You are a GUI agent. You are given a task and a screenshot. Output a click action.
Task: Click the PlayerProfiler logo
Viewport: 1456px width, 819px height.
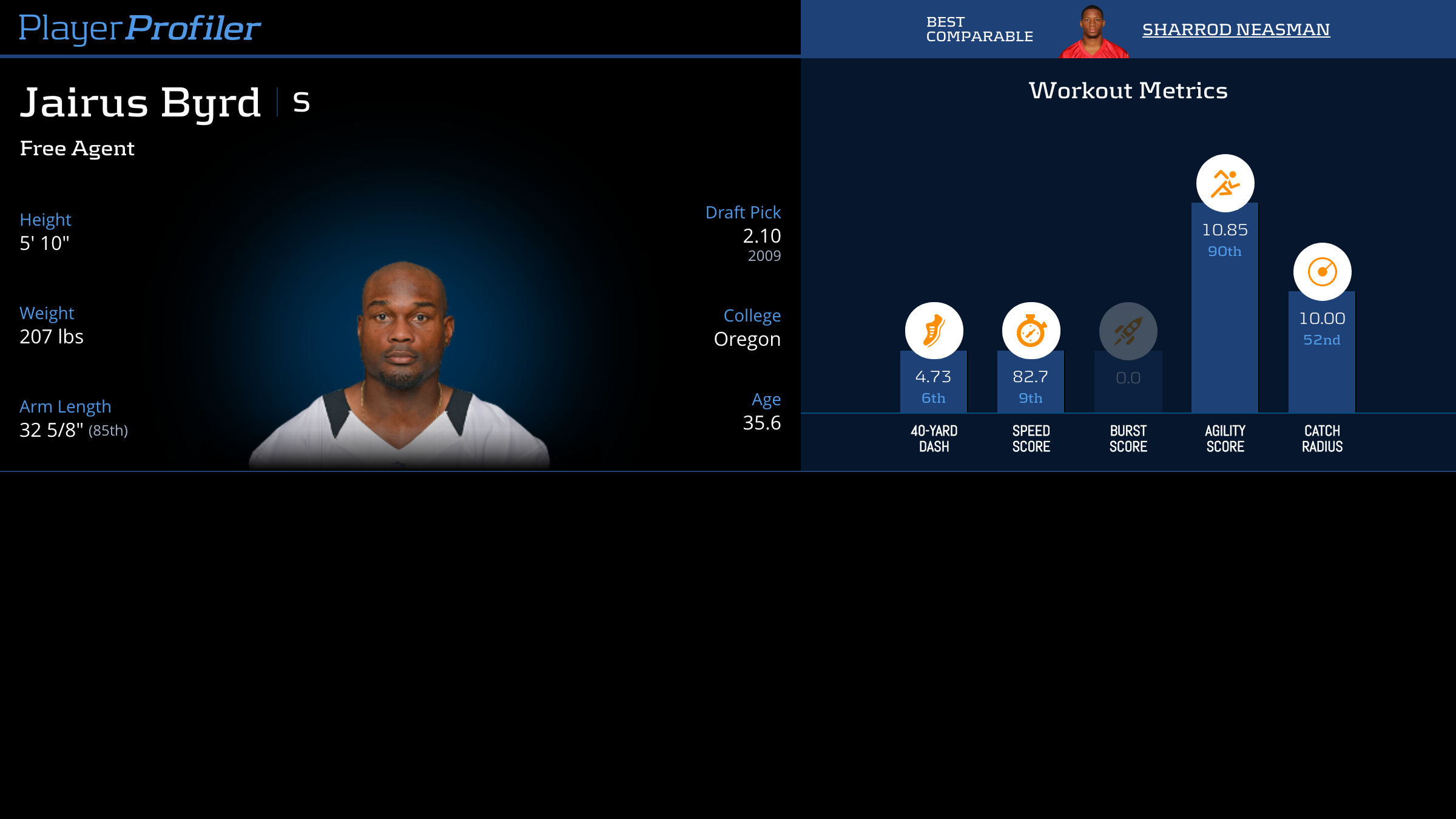(x=140, y=28)
